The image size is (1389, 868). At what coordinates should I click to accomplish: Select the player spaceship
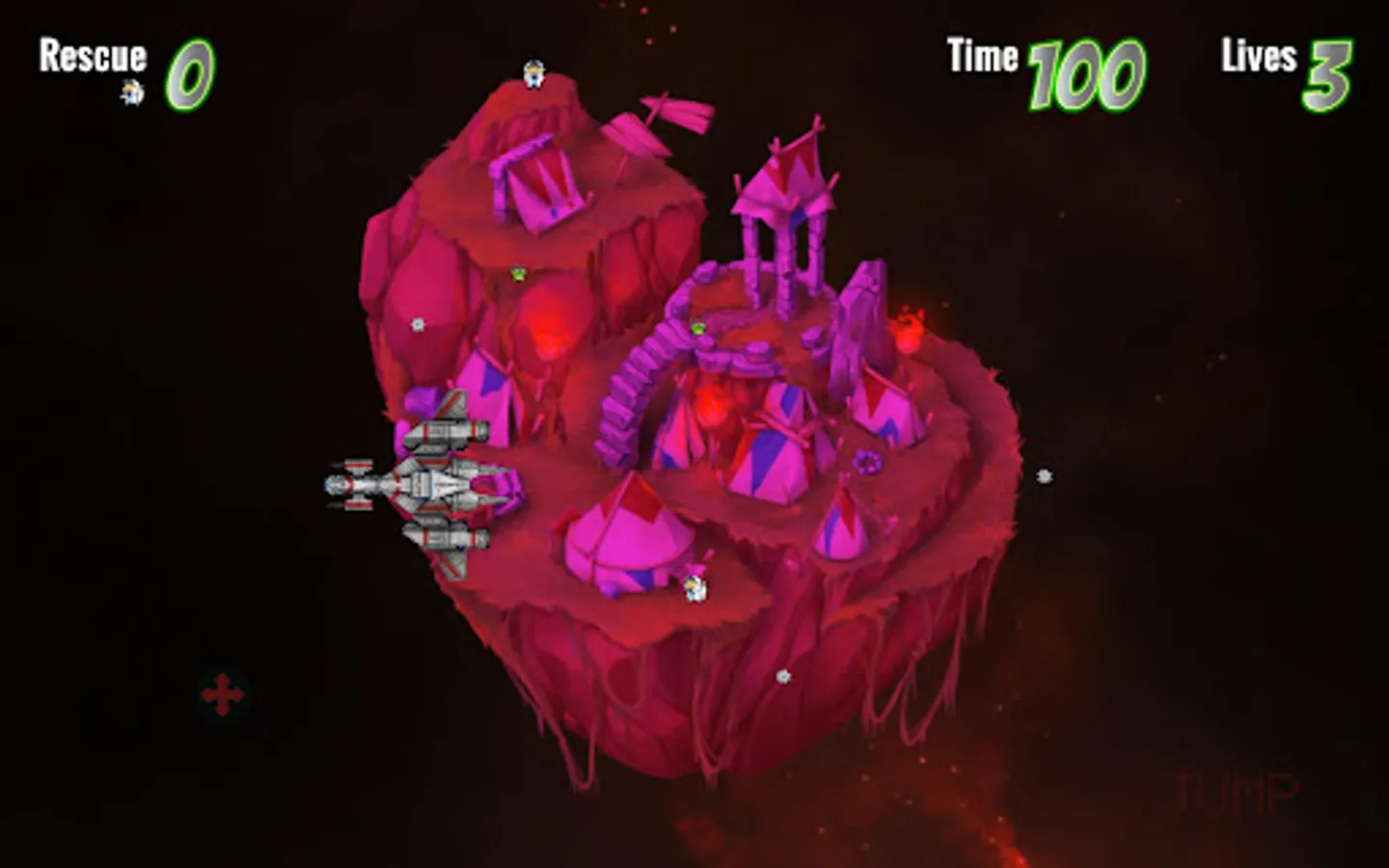424,482
